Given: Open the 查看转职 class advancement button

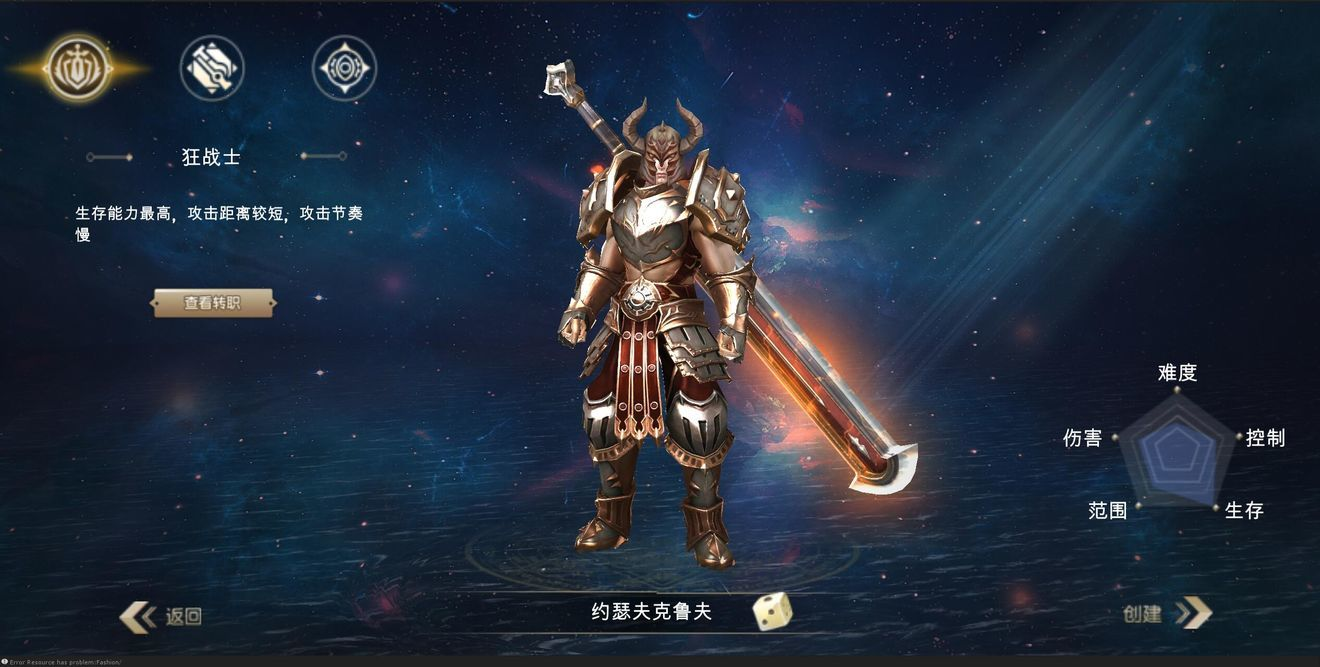Looking at the screenshot, I should coord(213,303).
